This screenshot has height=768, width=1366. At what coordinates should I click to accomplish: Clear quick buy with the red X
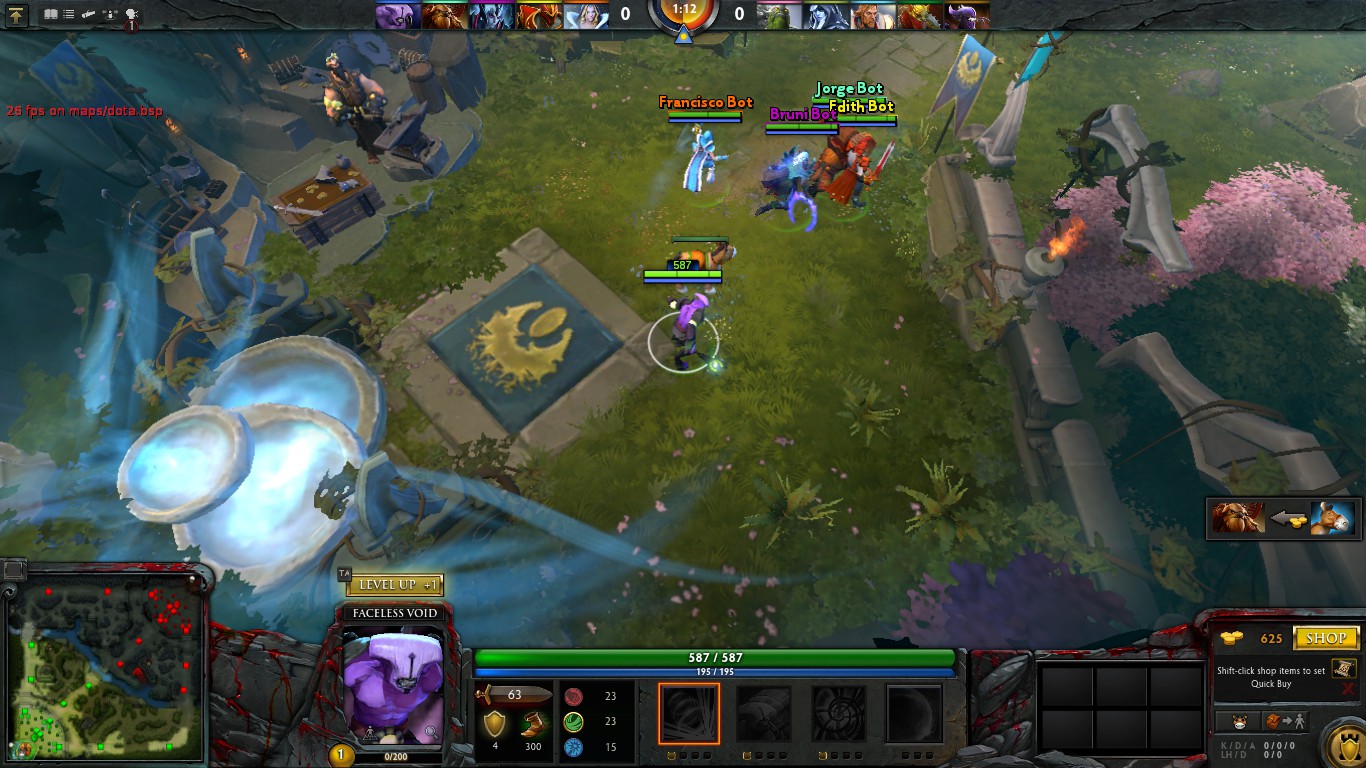tap(1347, 689)
